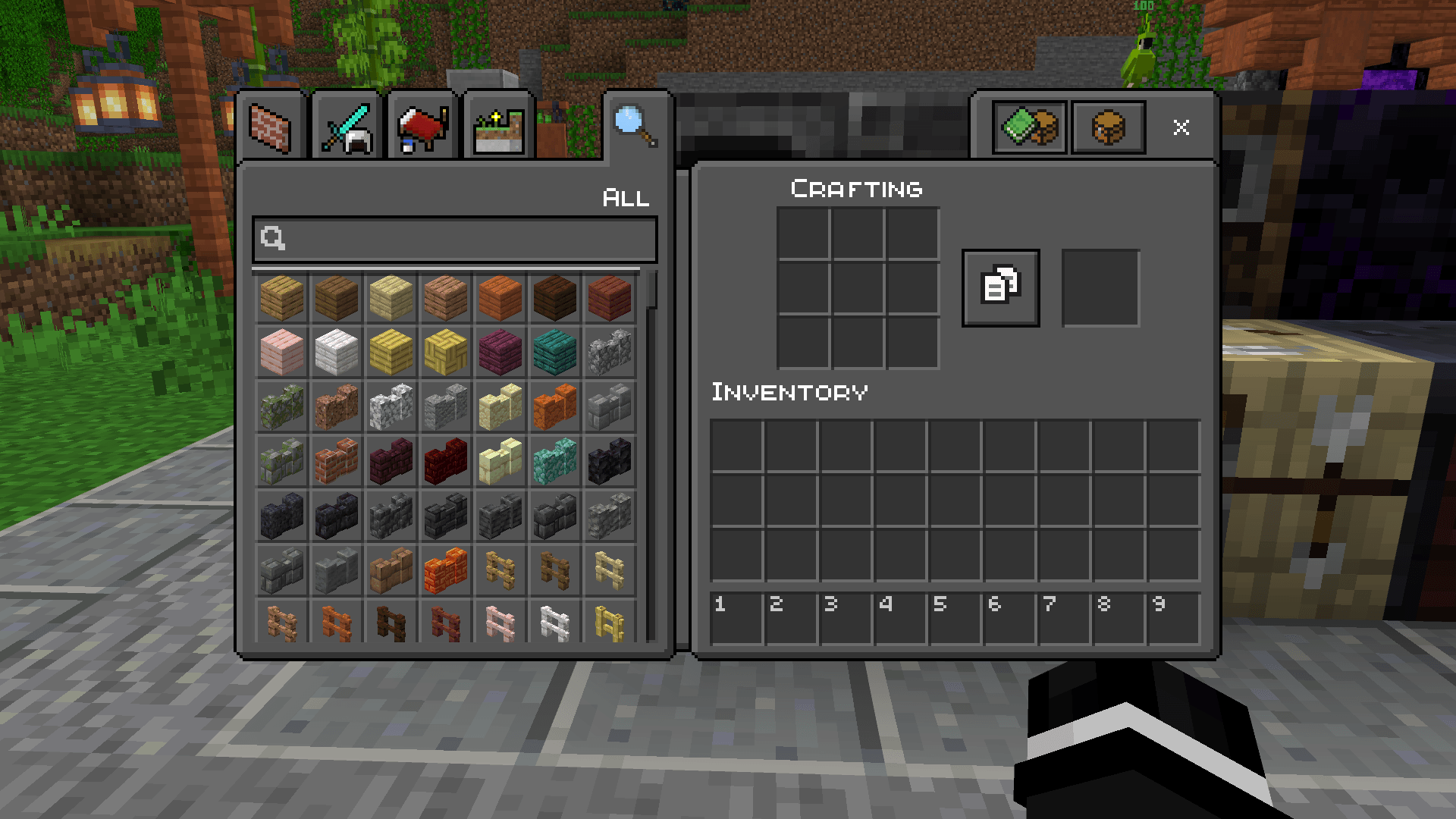This screenshot has height=819, width=1456.
Task: Select the oak planks block
Action: pyautogui.click(x=282, y=298)
